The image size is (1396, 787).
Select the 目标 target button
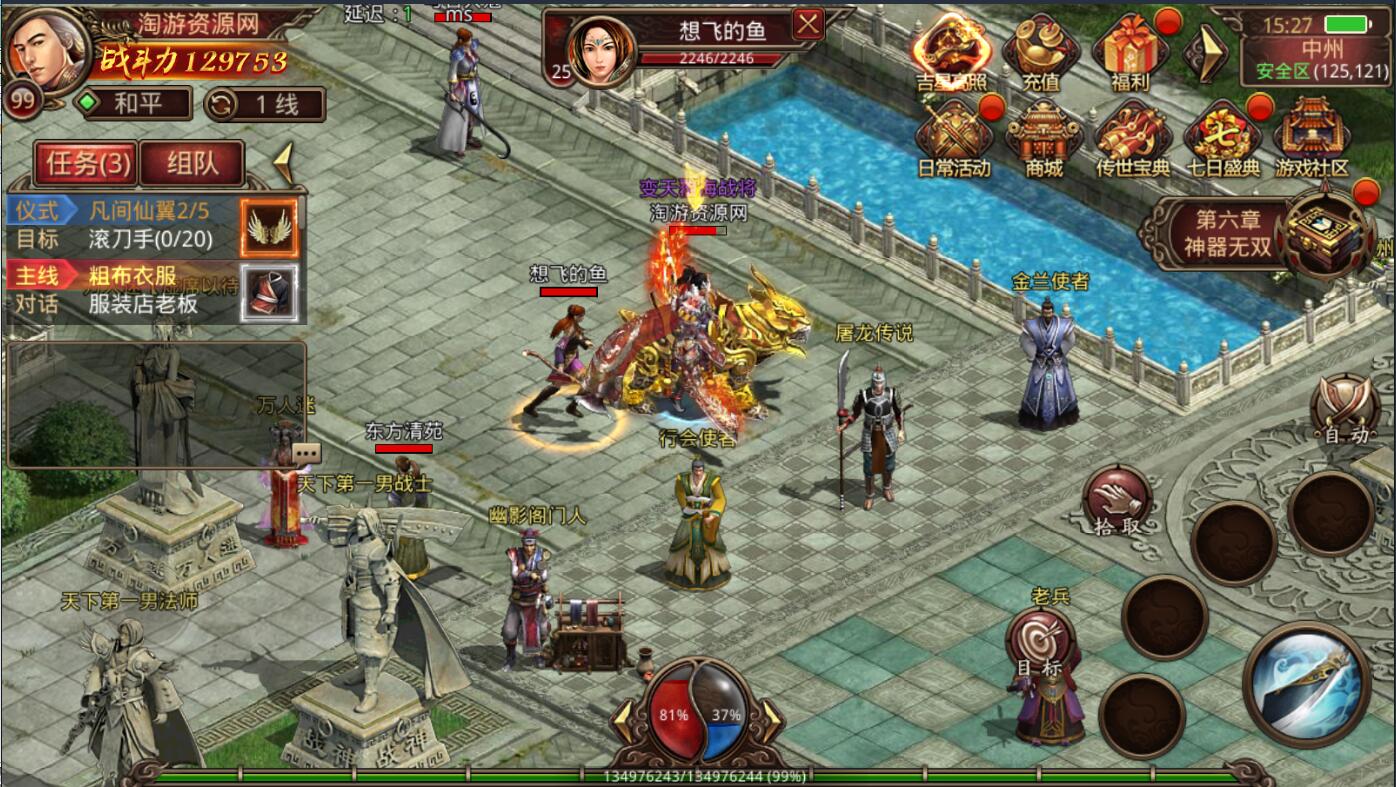point(1040,644)
